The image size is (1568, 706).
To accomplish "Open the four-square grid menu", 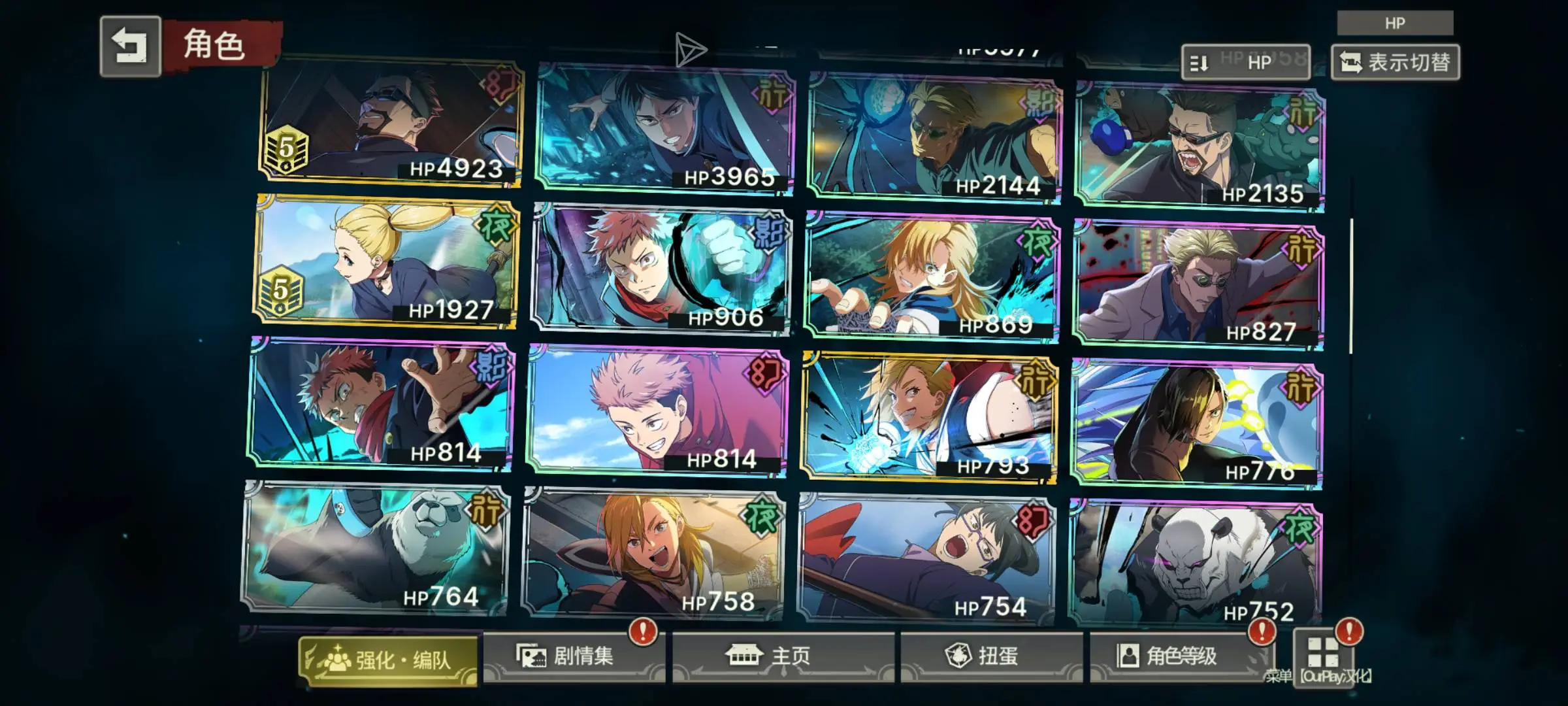I will click(x=1322, y=652).
